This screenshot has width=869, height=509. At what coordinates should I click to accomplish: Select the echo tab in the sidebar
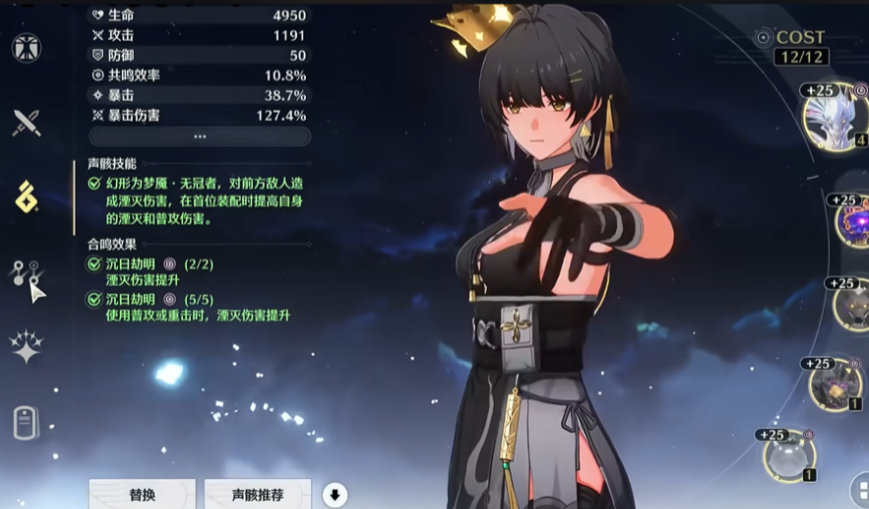(x=26, y=197)
